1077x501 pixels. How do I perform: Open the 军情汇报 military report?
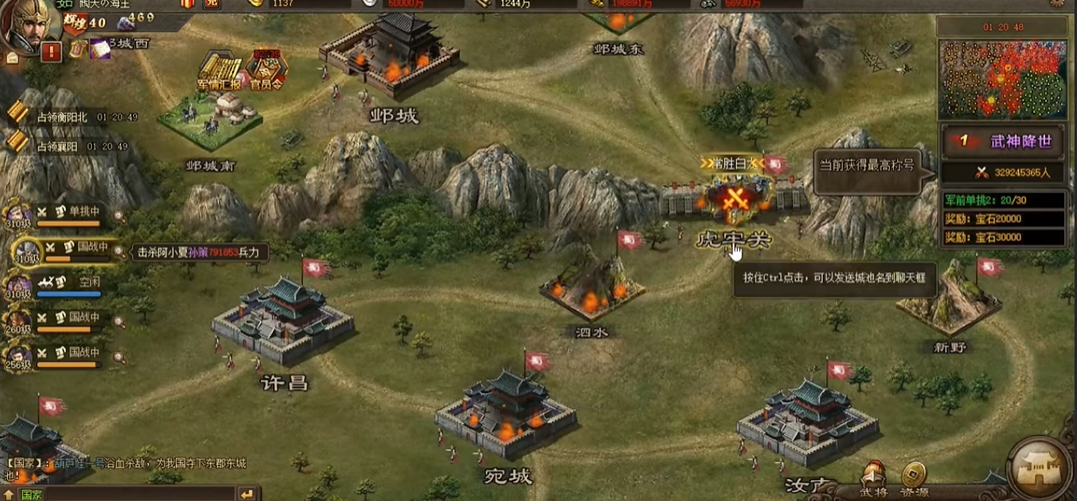pos(220,69)
